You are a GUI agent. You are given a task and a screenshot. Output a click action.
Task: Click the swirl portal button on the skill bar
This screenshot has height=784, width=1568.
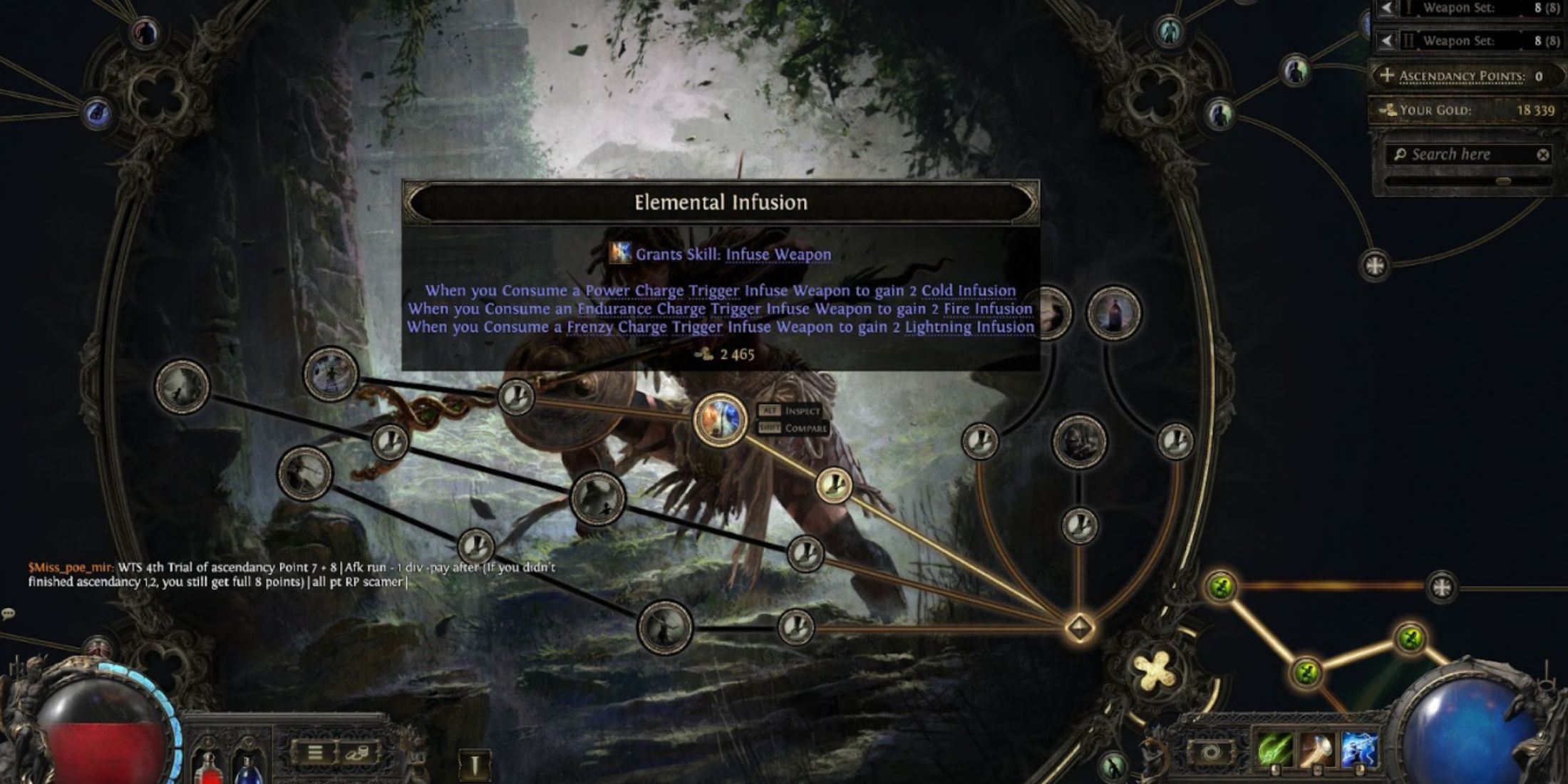click(1210, 752)
